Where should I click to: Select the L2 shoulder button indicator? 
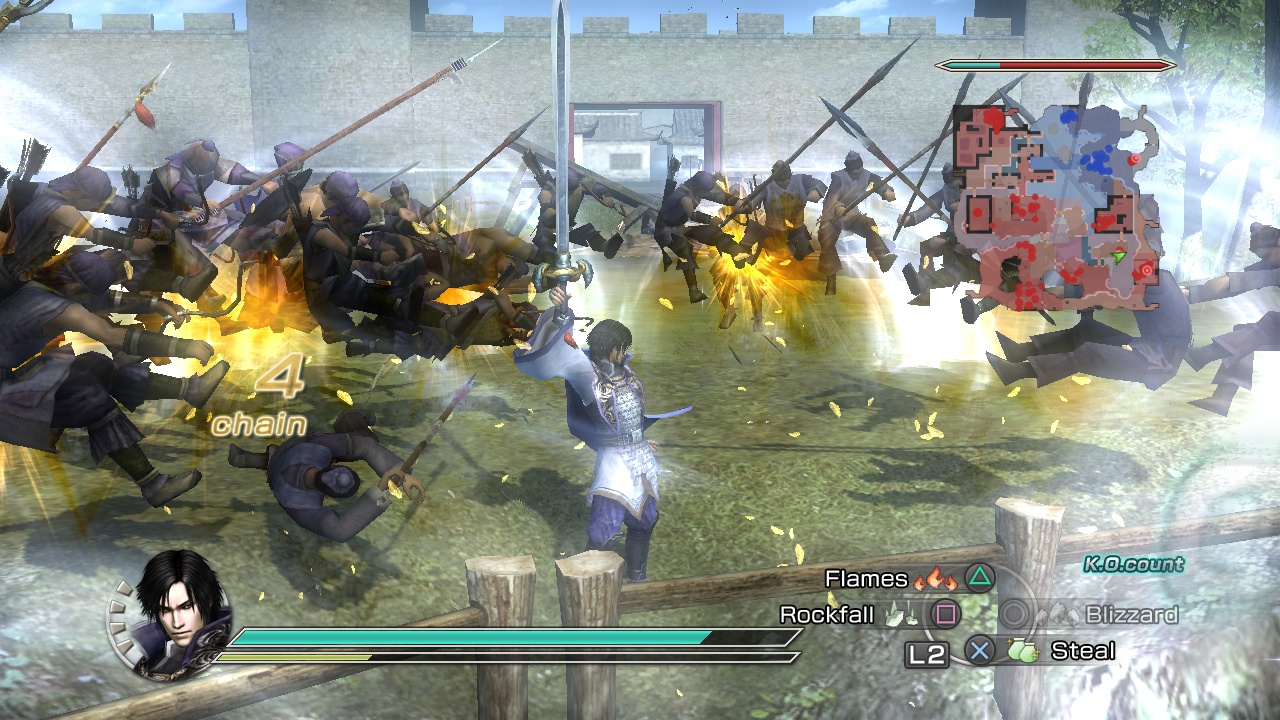coord(927,653)
